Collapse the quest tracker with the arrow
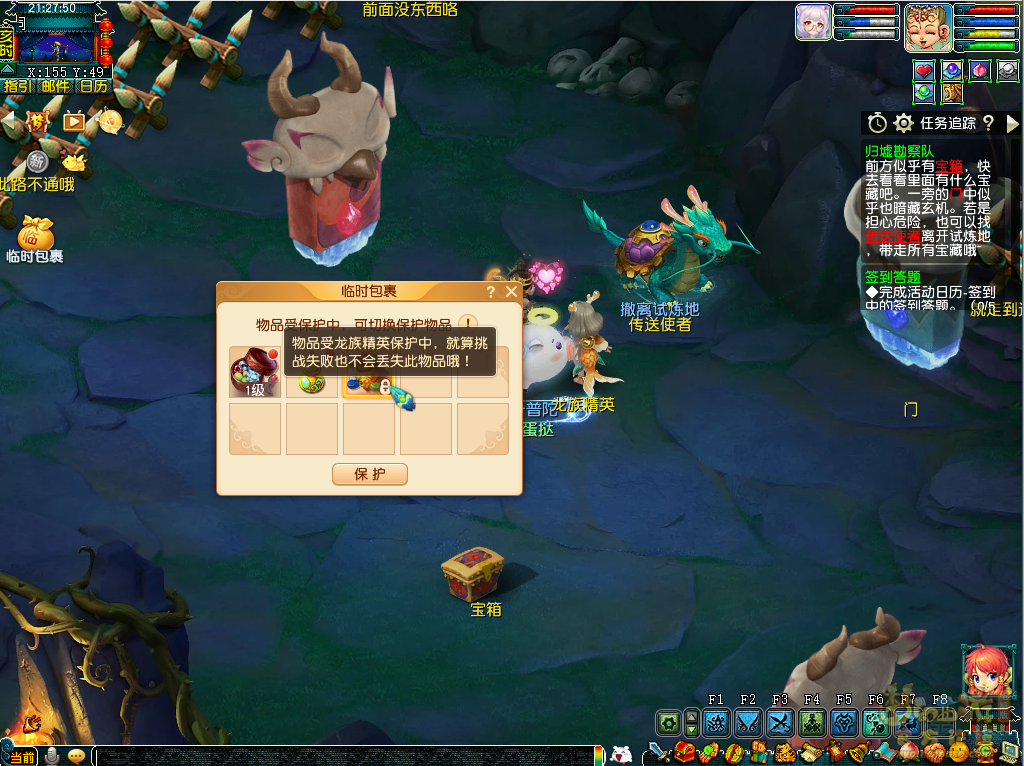Image resolution: width=1024 pixels, height=766 pixels. tap(1012, 123)
